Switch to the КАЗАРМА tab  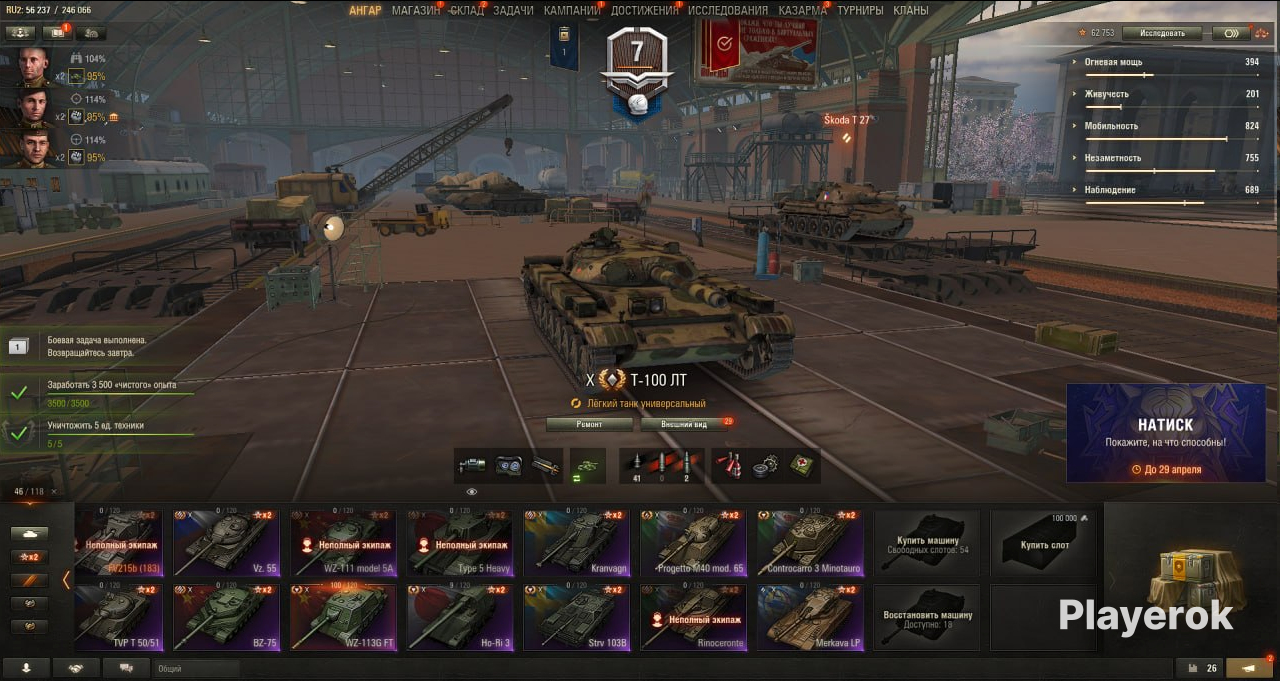pos(802,10)
